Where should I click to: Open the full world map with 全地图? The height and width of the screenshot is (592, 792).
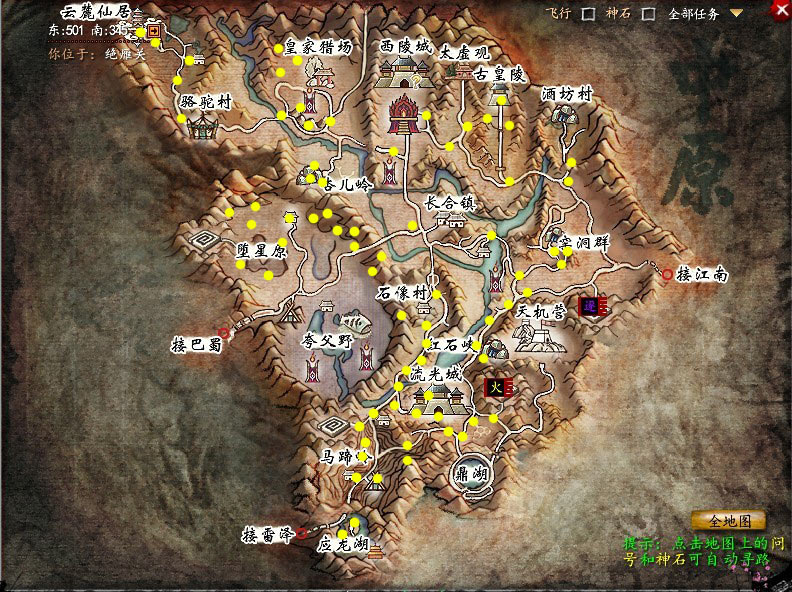click(x=728, y=521)
